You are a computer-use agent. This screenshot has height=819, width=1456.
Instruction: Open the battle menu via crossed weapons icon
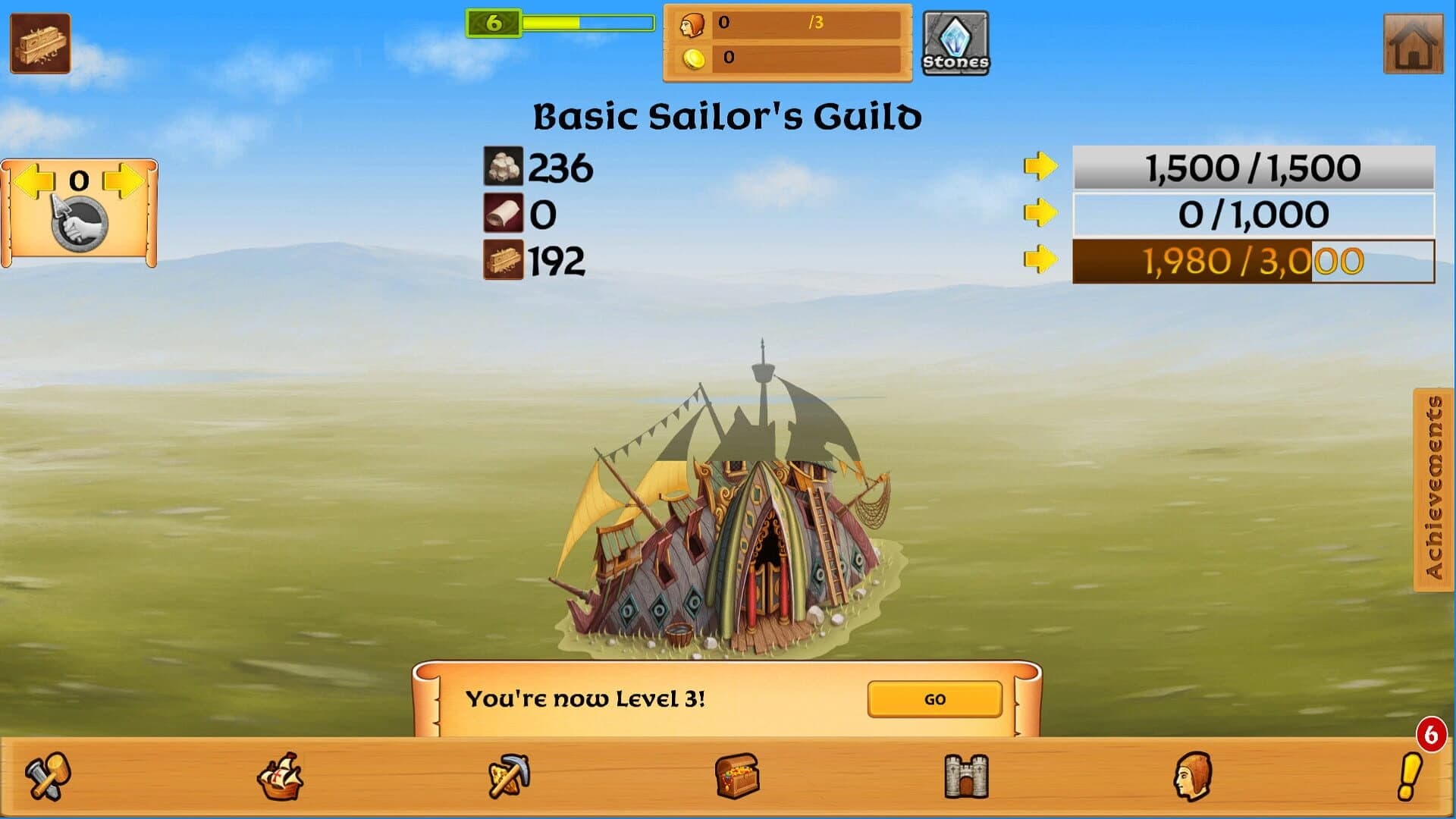tap(47, 777)
